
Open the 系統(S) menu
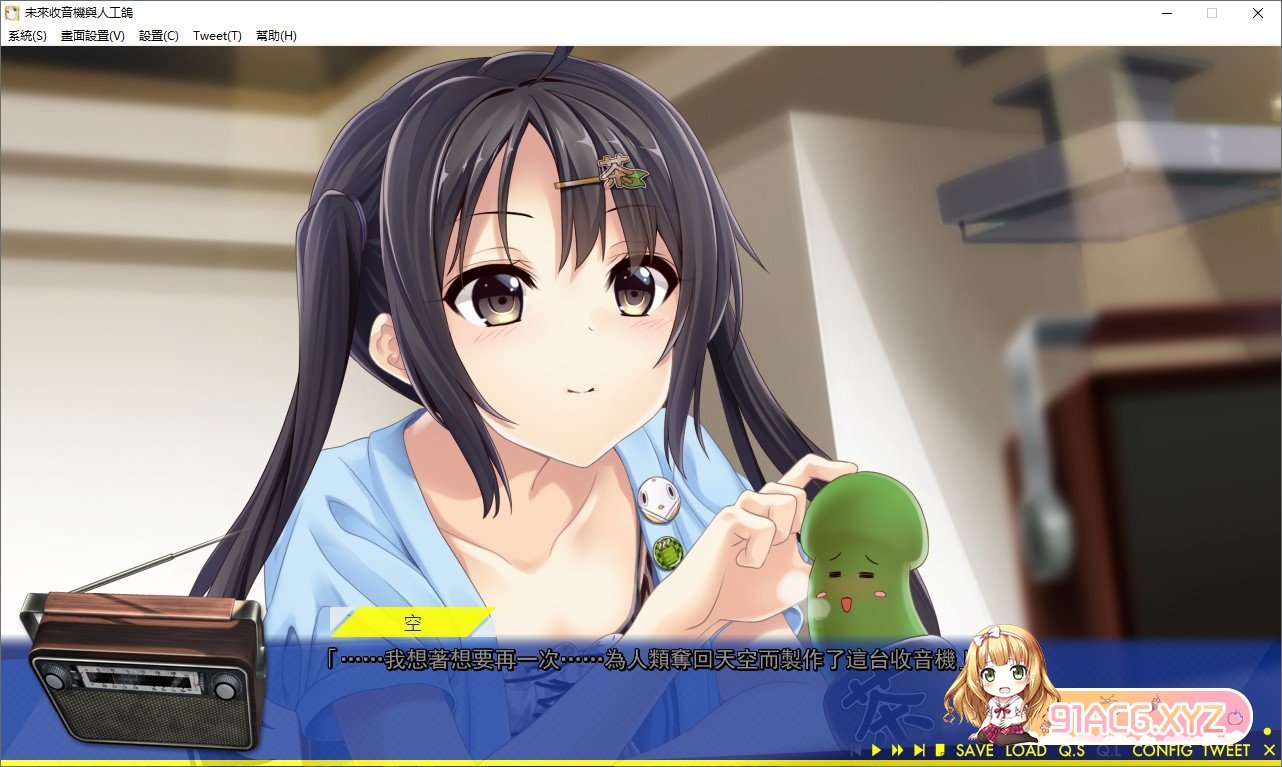(x=27, y=36)
